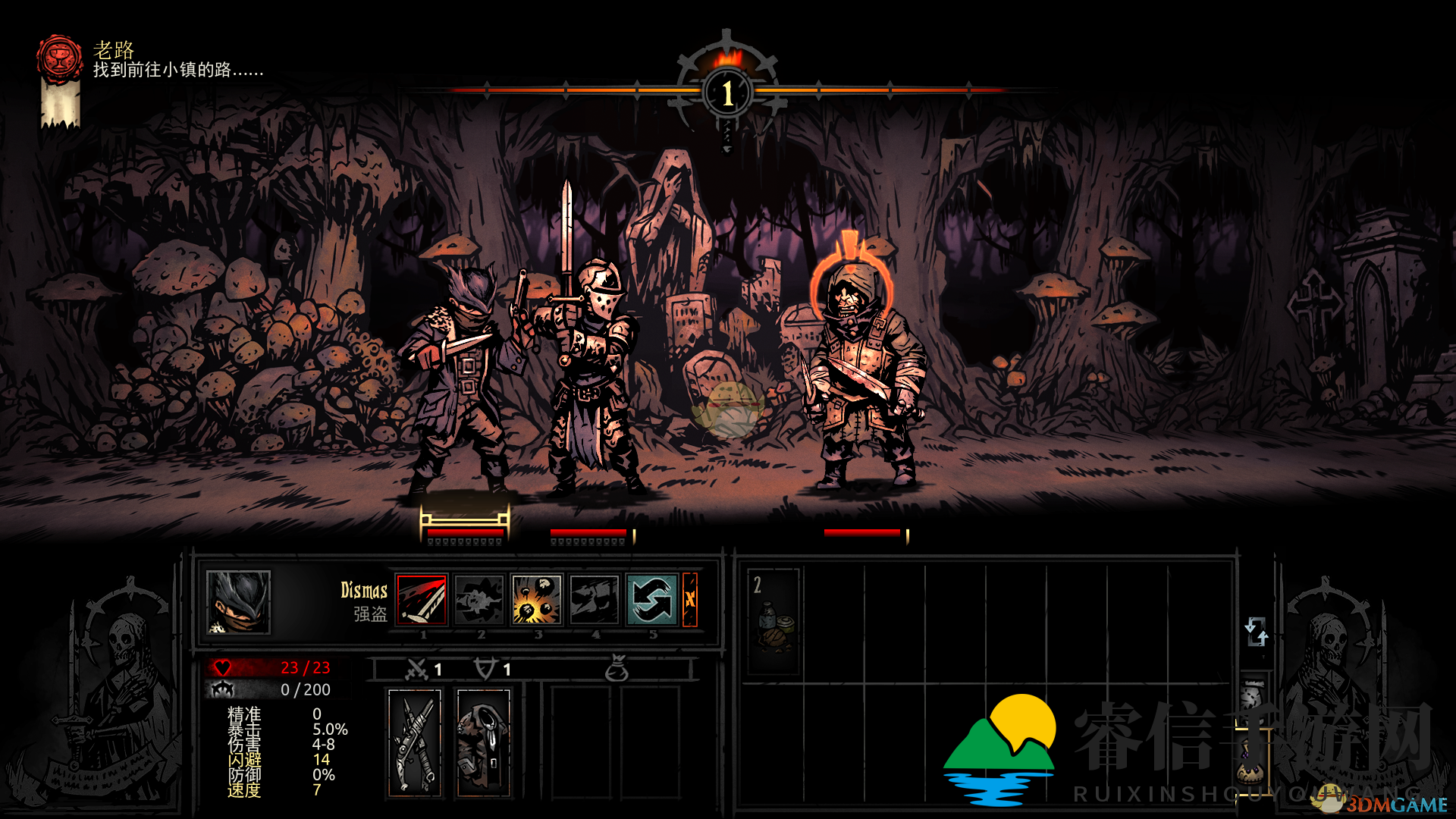1456x819 pixels.
Task: Inspect the leather coat armor slot
Action: 484,742
